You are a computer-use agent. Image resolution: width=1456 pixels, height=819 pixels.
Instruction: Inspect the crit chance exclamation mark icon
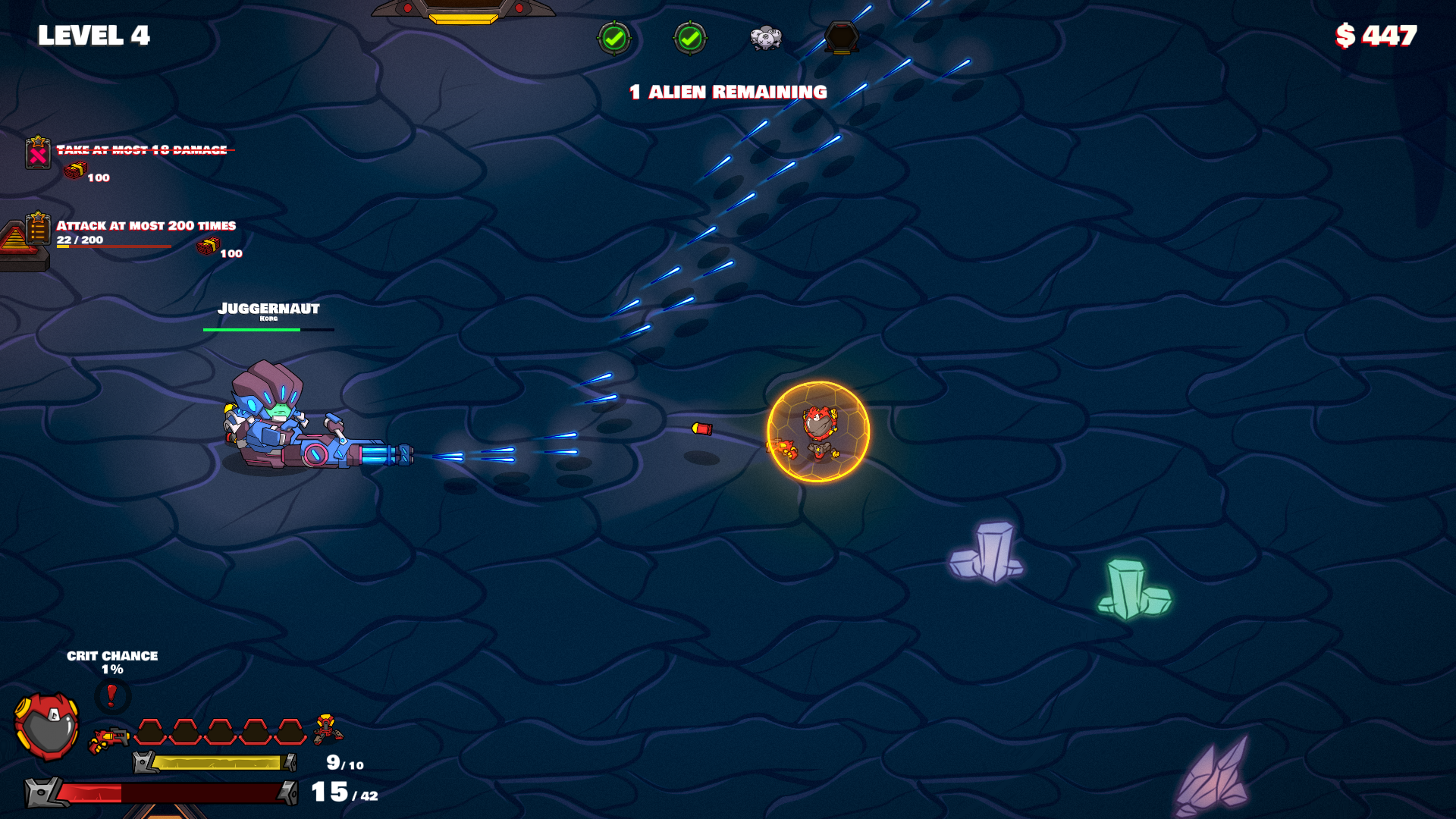[111, 692]
